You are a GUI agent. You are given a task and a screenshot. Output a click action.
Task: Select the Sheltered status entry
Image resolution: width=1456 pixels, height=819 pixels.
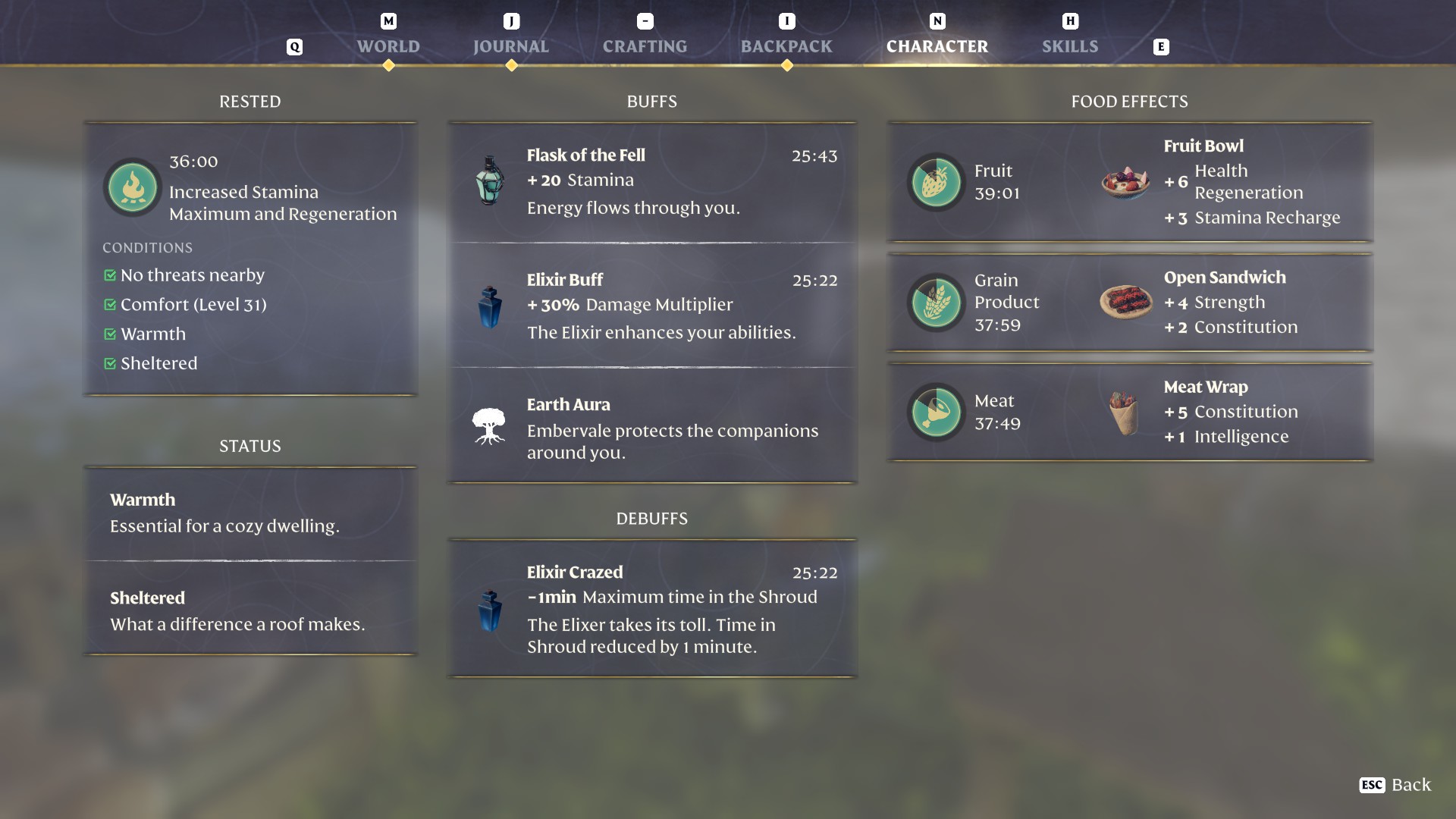click(250, 610)
